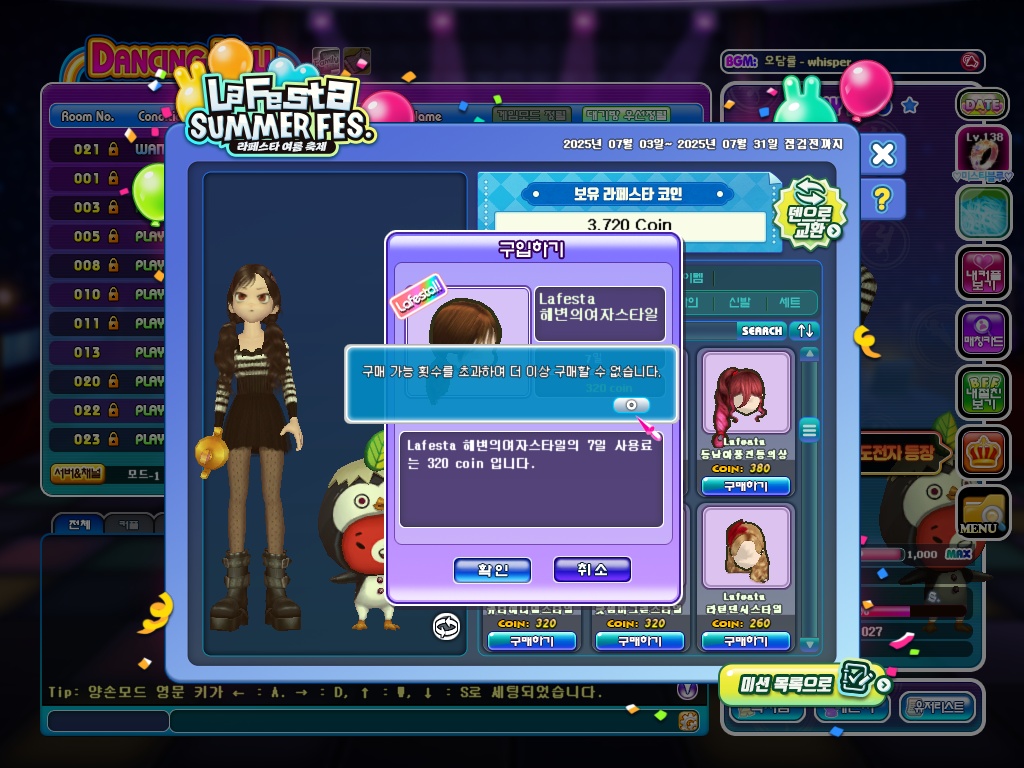Click the BGM control button beside whisper
The width and height of the screenshot is (1024, 768).
pyautogui.click(x=969, y=62)
